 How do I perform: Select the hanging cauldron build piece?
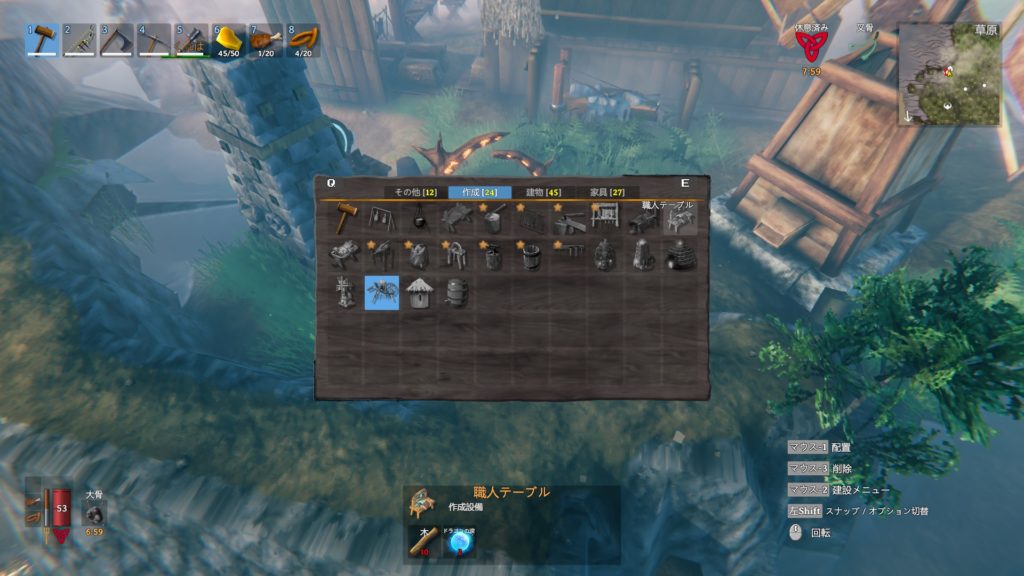419,218
